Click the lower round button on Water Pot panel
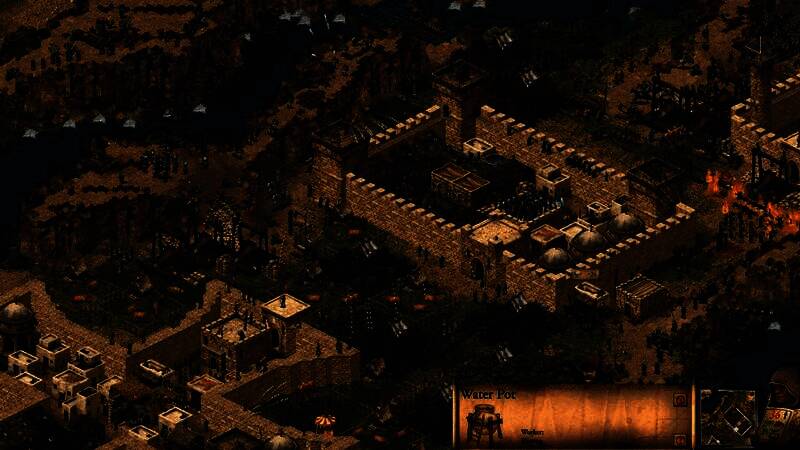This screenshot has height=450, width=800. click(x=679, y=439)
